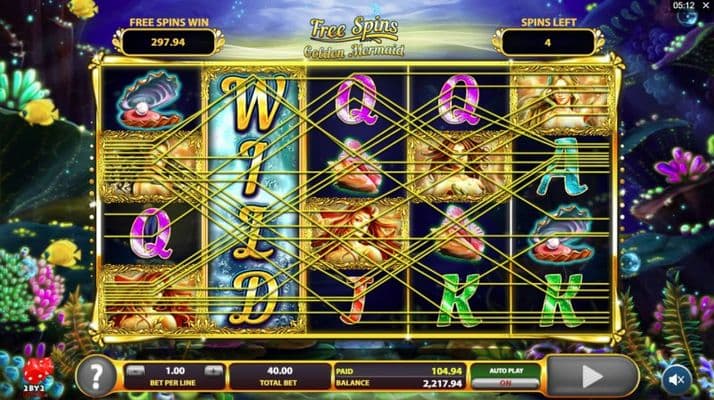The image size is (714, 400).
Task: Click the spin play arrow button
Action: click(x=593, y=376)
